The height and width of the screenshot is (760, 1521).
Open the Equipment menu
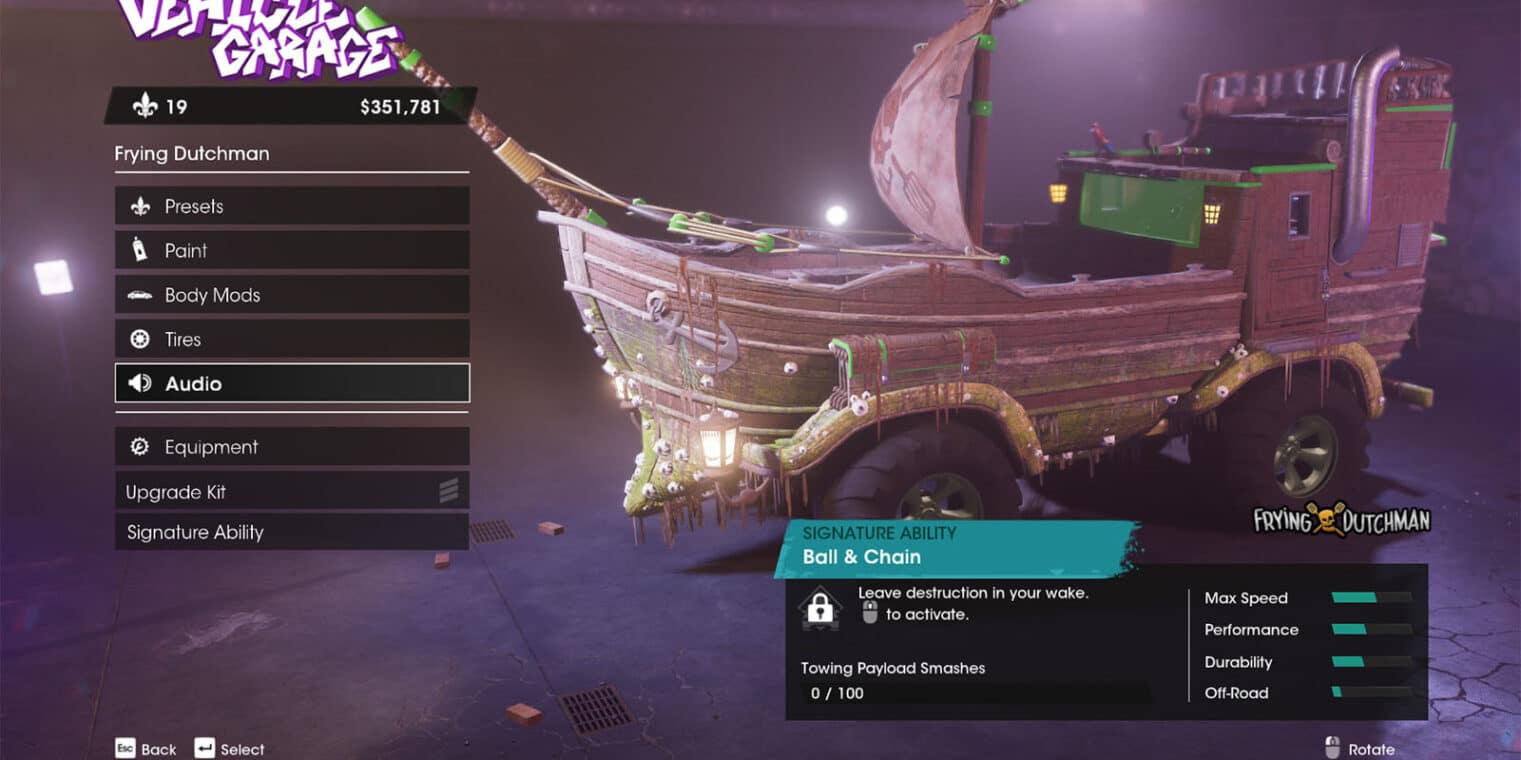tap(291, 447)
